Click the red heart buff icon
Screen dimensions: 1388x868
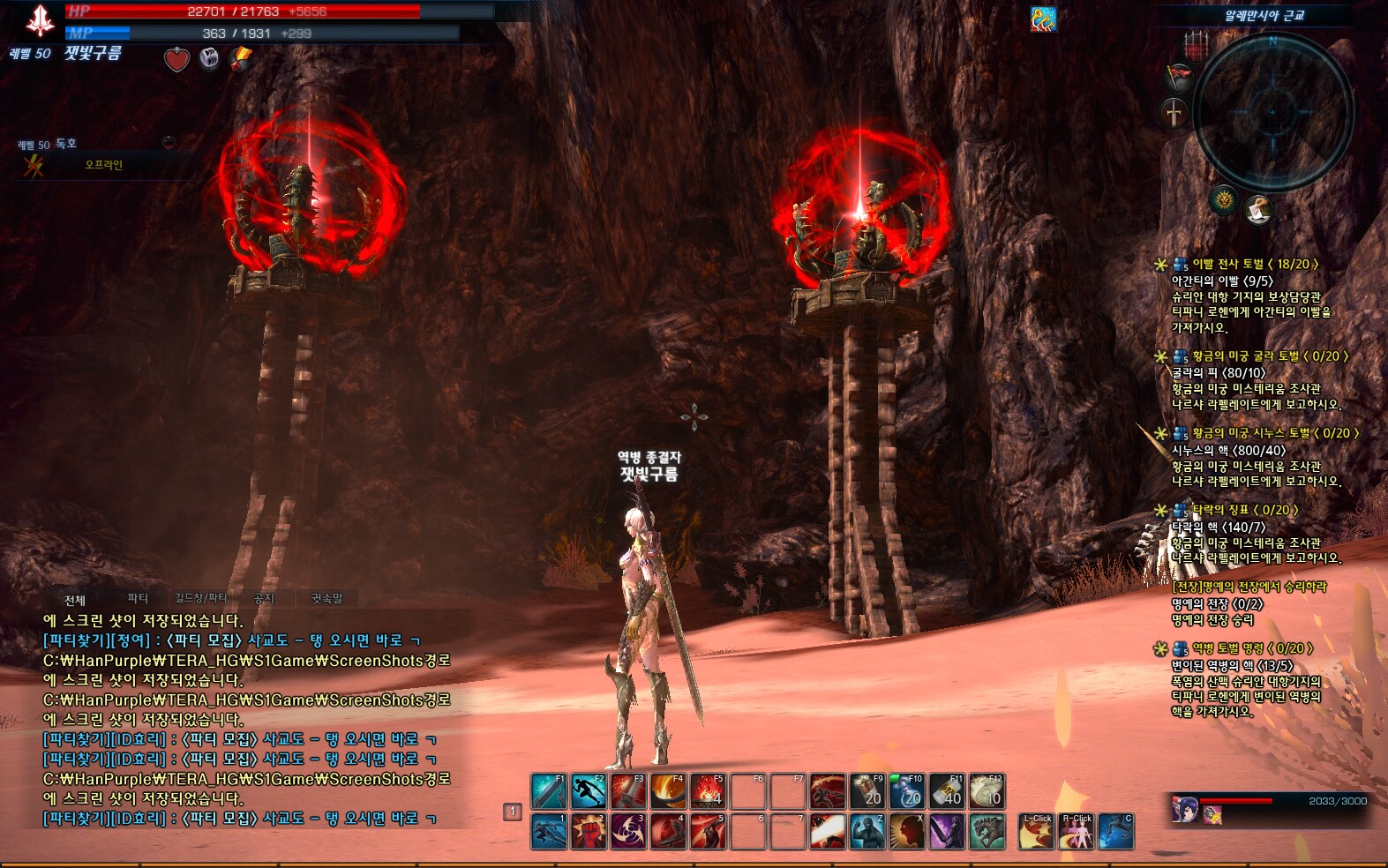(177, 59)
